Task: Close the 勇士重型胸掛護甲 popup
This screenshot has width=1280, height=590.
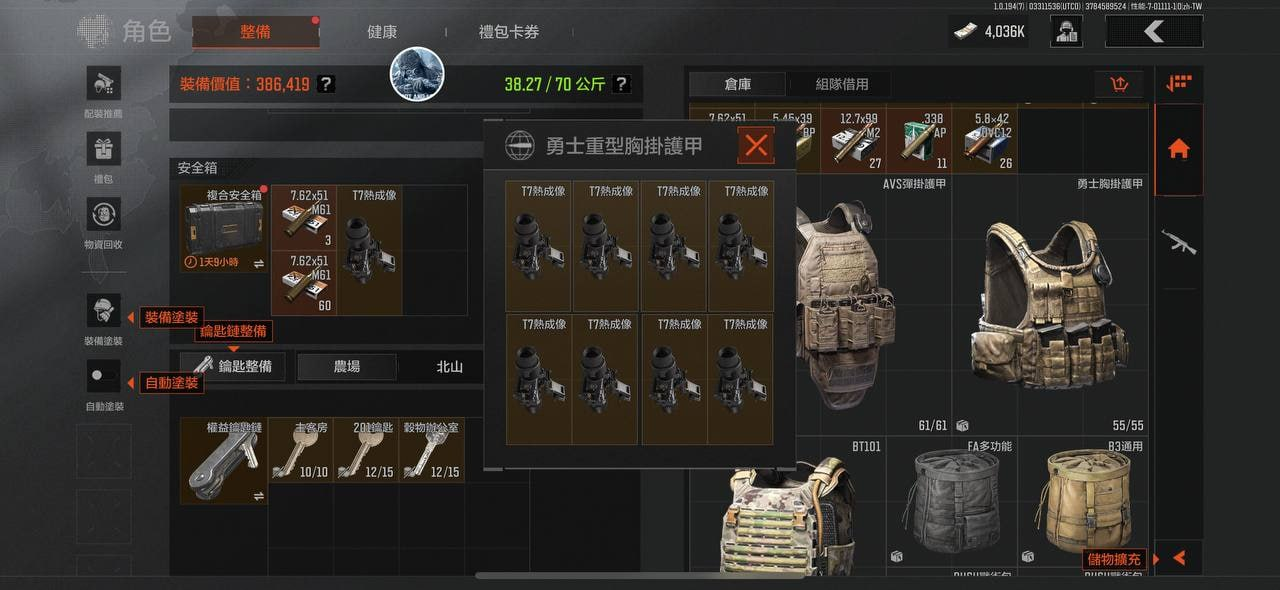Action: click(x=756, y=146)
